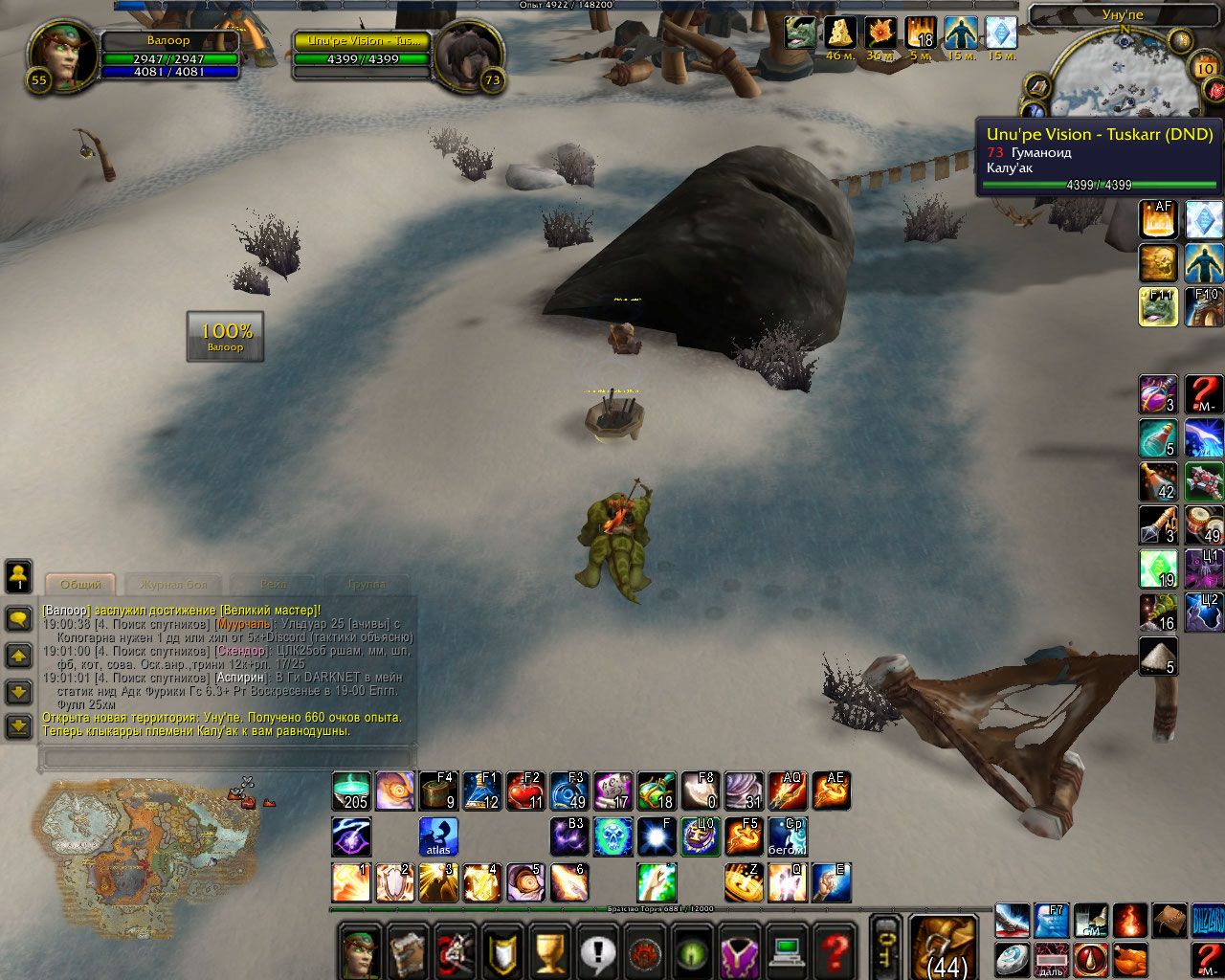
Task: Jump chat to bottom with the underlined down arrow
Action: click(18, 726)
